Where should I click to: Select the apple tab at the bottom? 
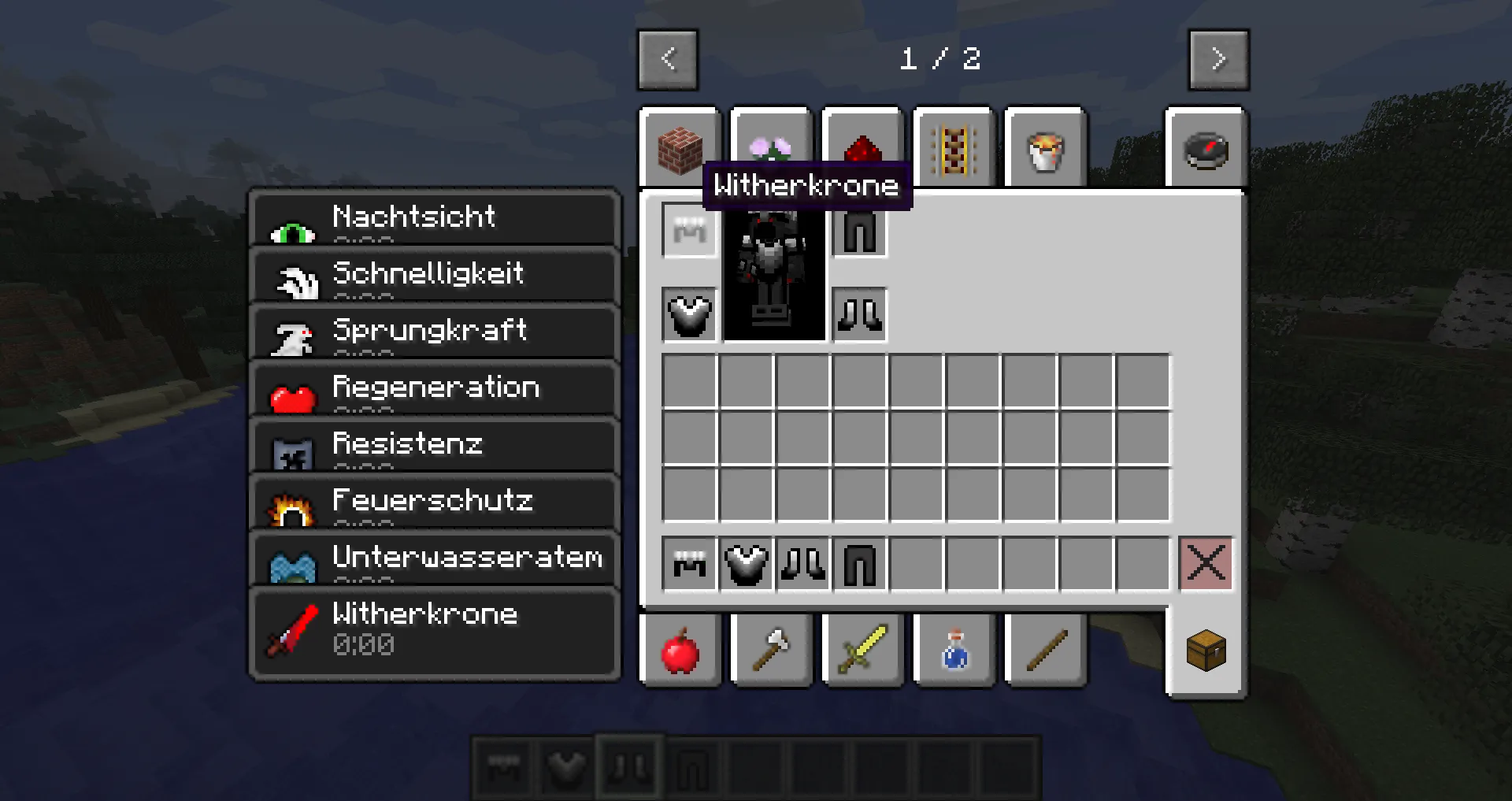[680, 651]
